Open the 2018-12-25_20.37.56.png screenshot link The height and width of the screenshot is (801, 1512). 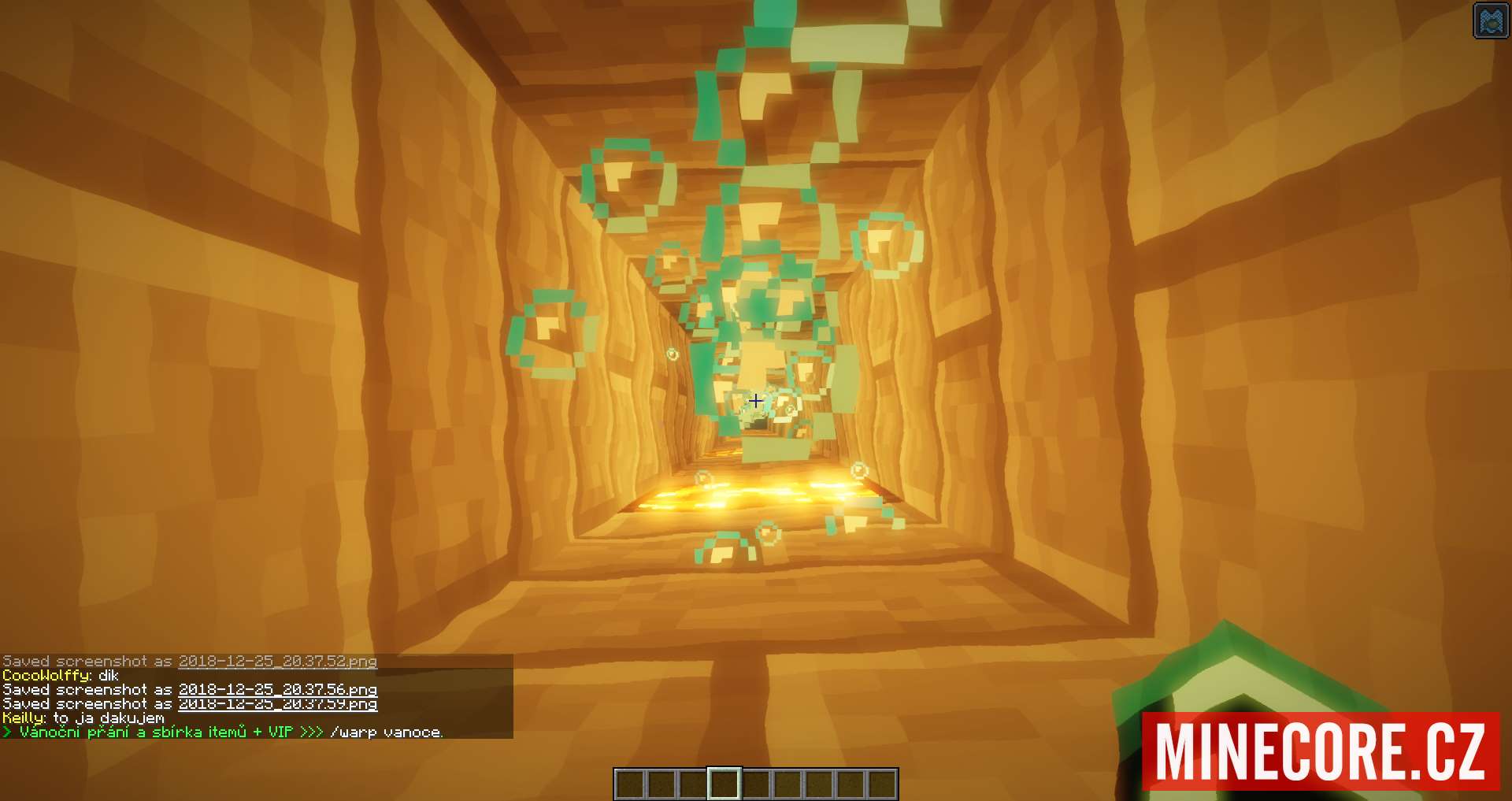(x=277, y=690)
